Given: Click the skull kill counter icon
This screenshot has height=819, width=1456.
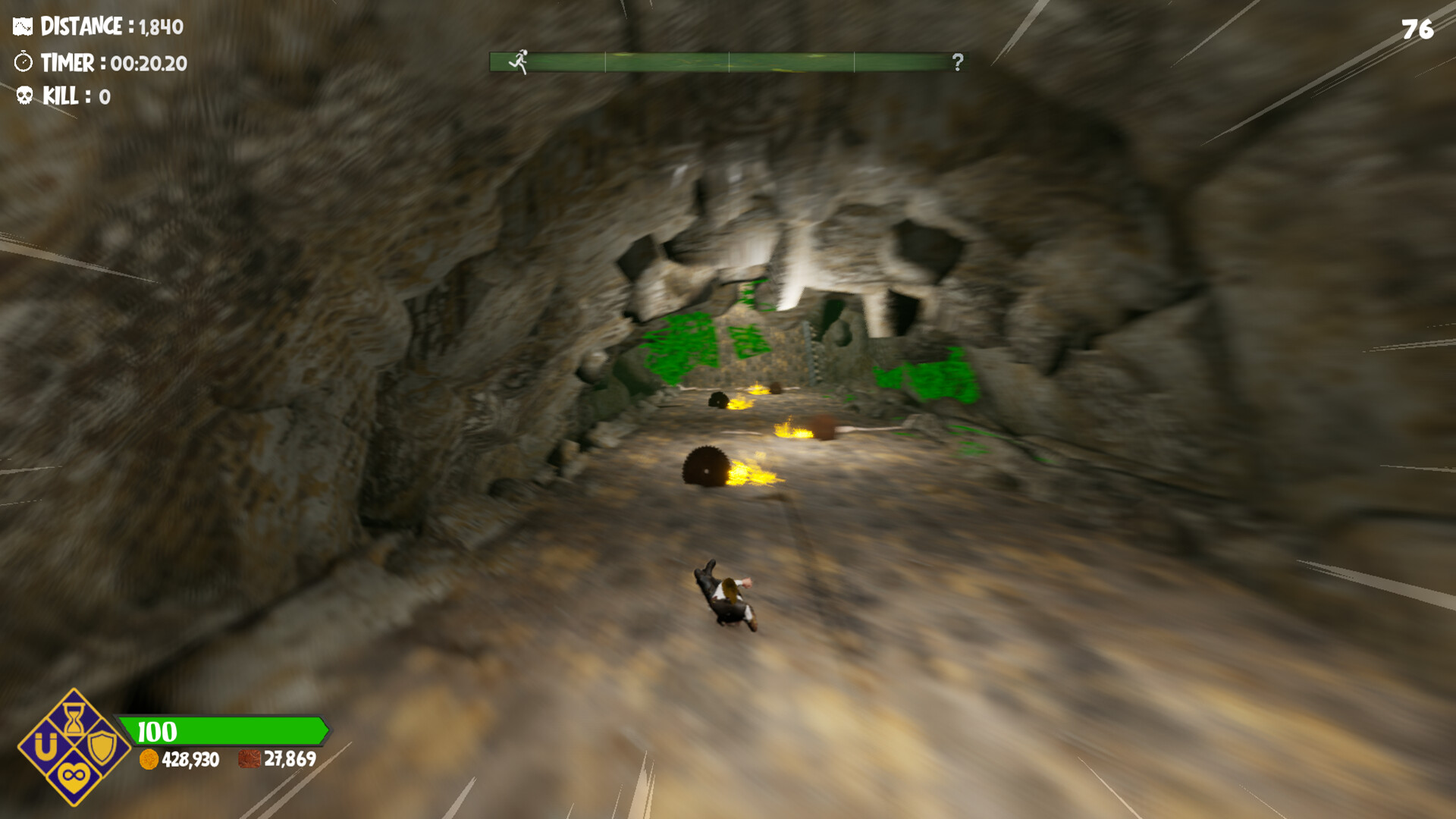Looking at the screenshot, I should pos(24,96).
